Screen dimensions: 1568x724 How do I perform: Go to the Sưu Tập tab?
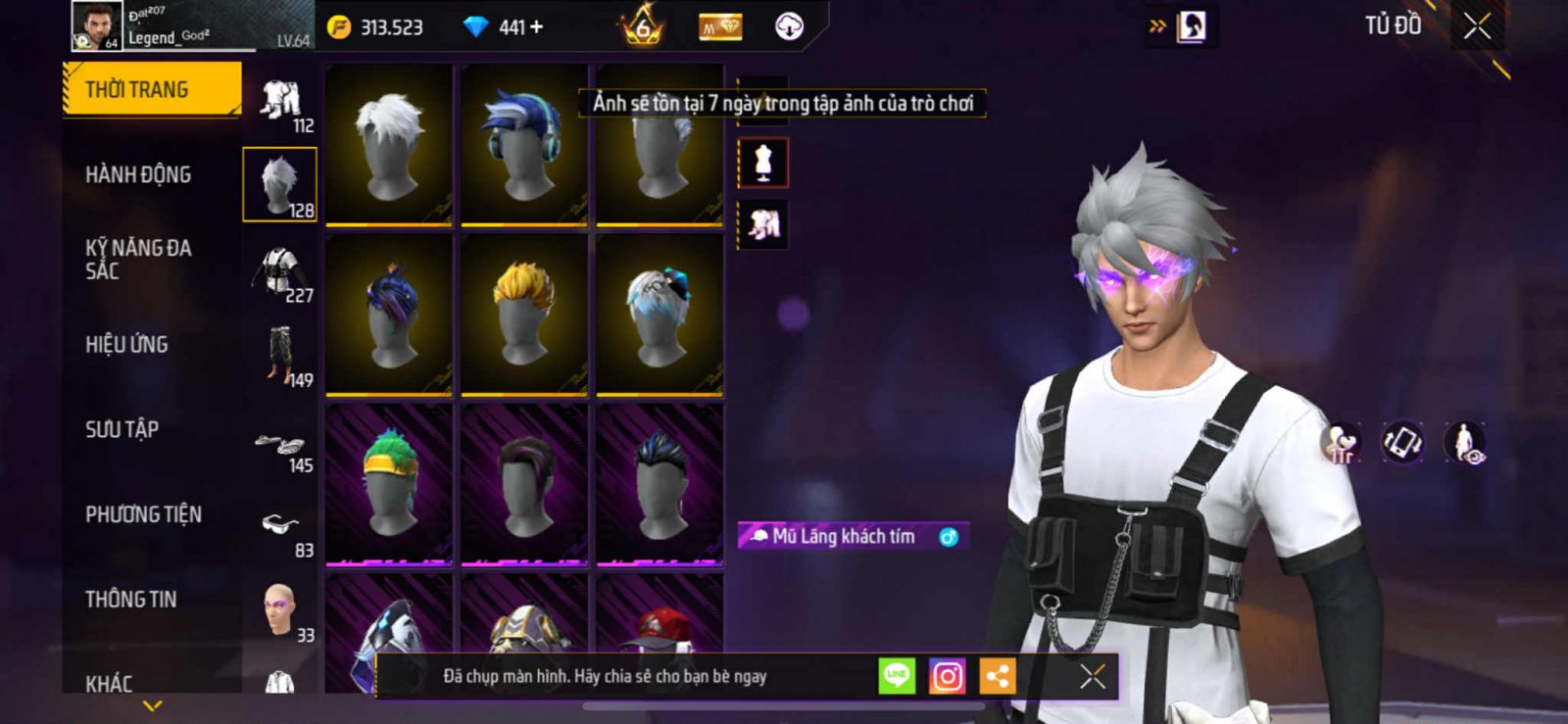tap(122, 429)
